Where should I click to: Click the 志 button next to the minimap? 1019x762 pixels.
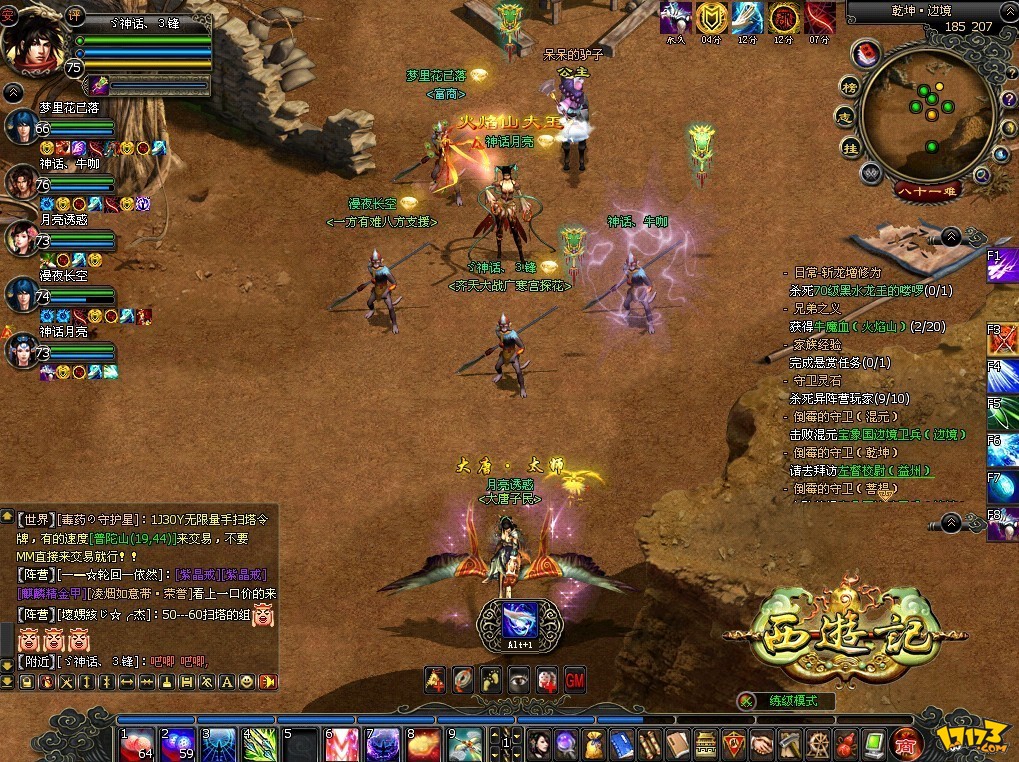(x=845, y=117)
